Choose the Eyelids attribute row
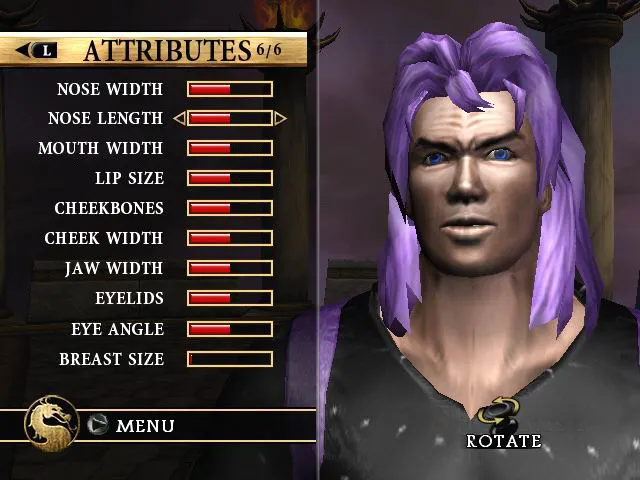640x480 pixels. coord(129,299)
